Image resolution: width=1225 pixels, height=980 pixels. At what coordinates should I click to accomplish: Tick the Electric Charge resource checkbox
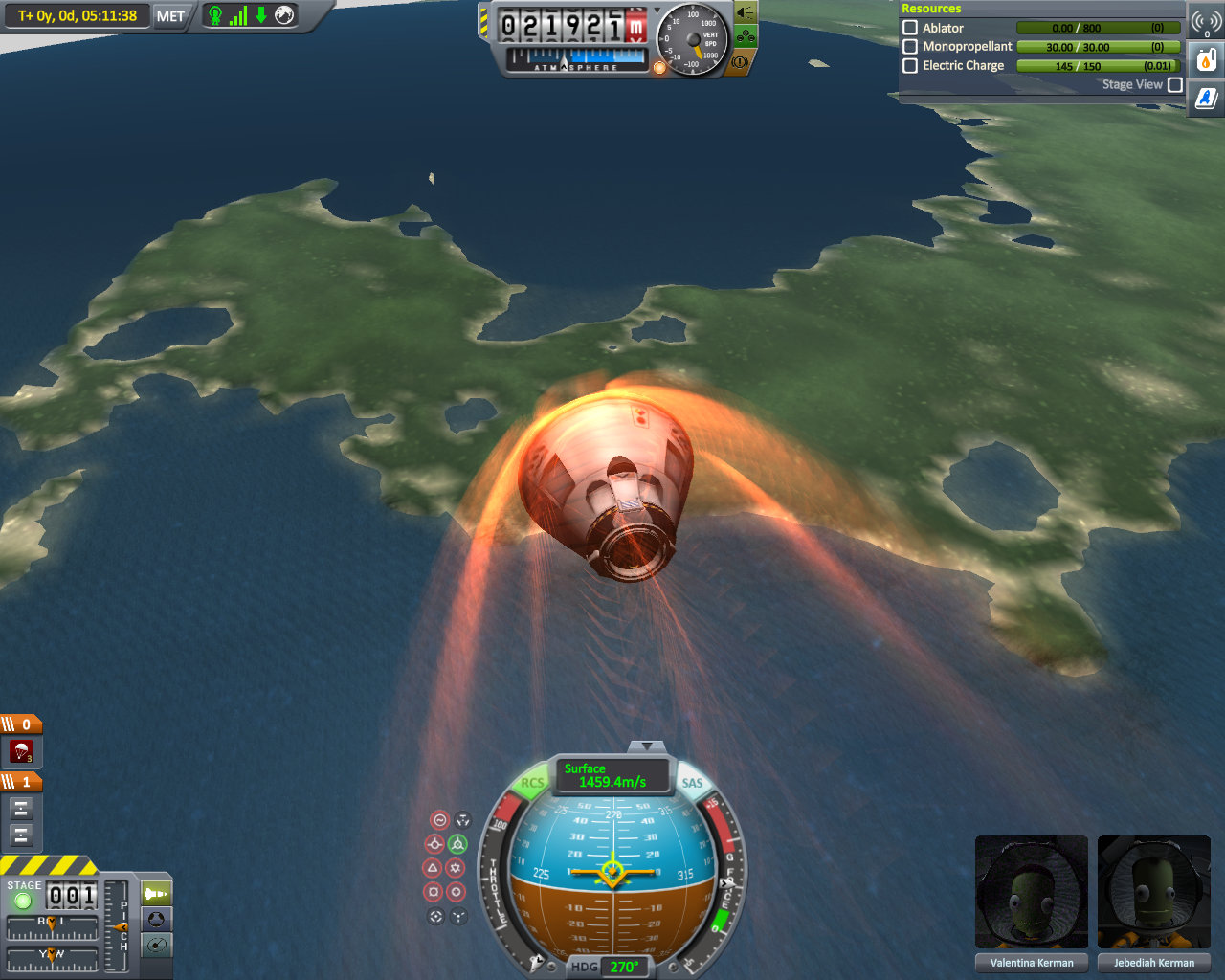pos(910,65)
